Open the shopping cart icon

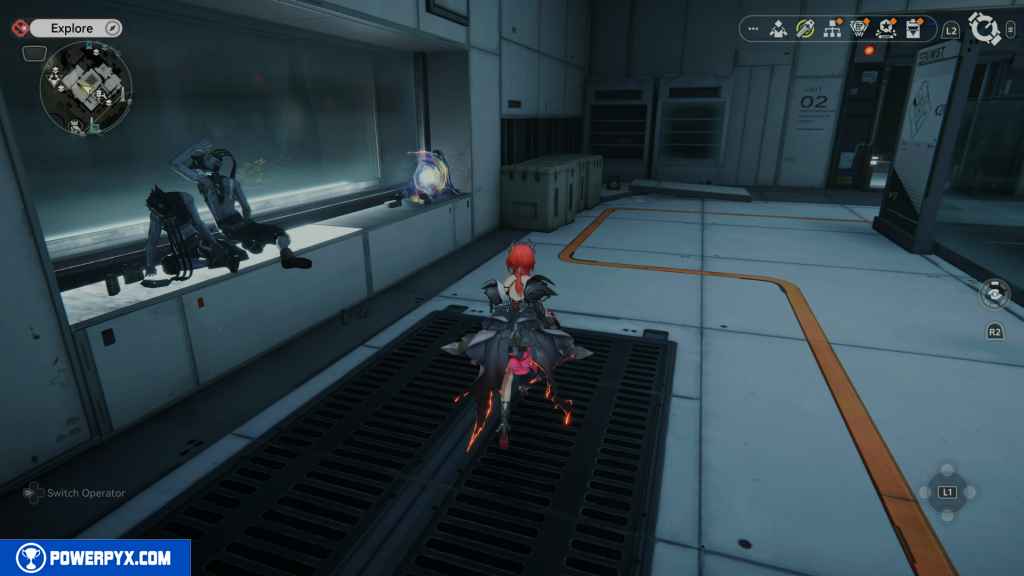pyautogui.click(x=858, y=29)
